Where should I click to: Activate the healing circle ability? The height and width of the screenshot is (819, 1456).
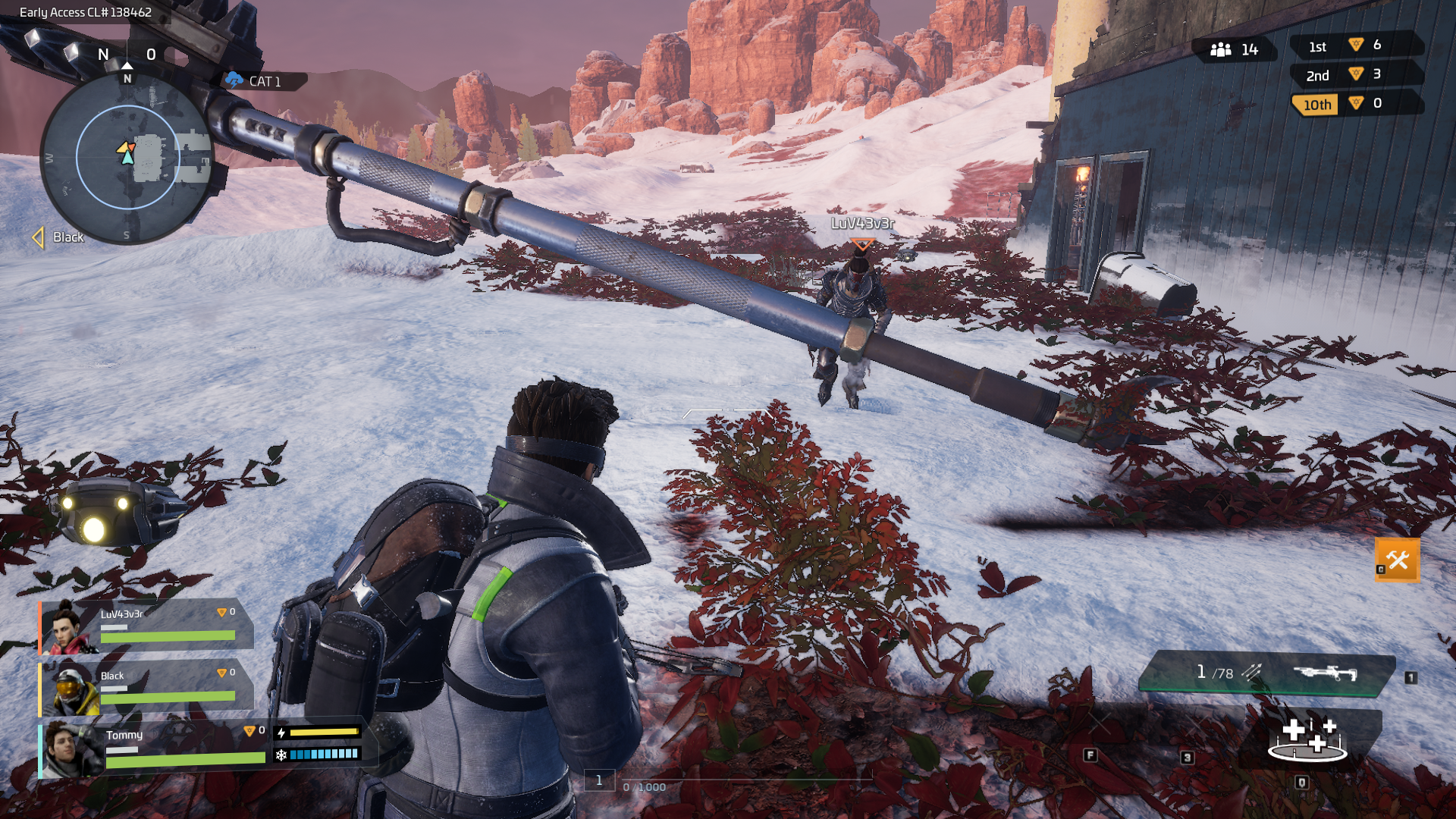[1307, 739]
